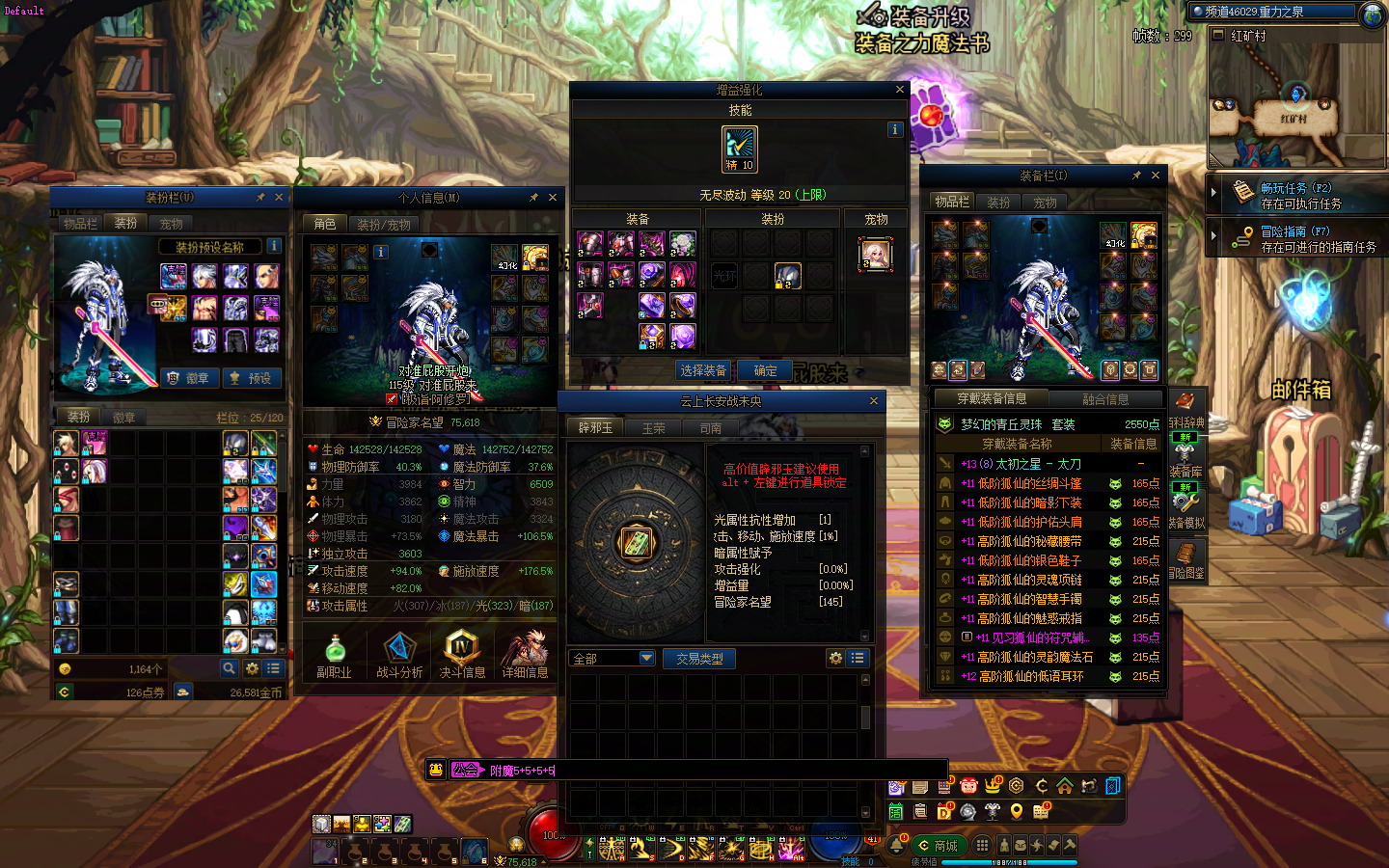Select the 副职业 button
This screenshot has width=1389, height=868.
click(x=334, y=656)
